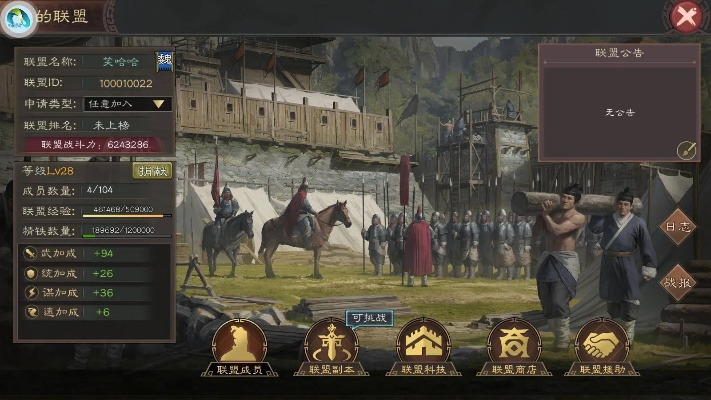Open the 联盟成员 alliance members menu
The image size is (711, 400).
(240, 345)
